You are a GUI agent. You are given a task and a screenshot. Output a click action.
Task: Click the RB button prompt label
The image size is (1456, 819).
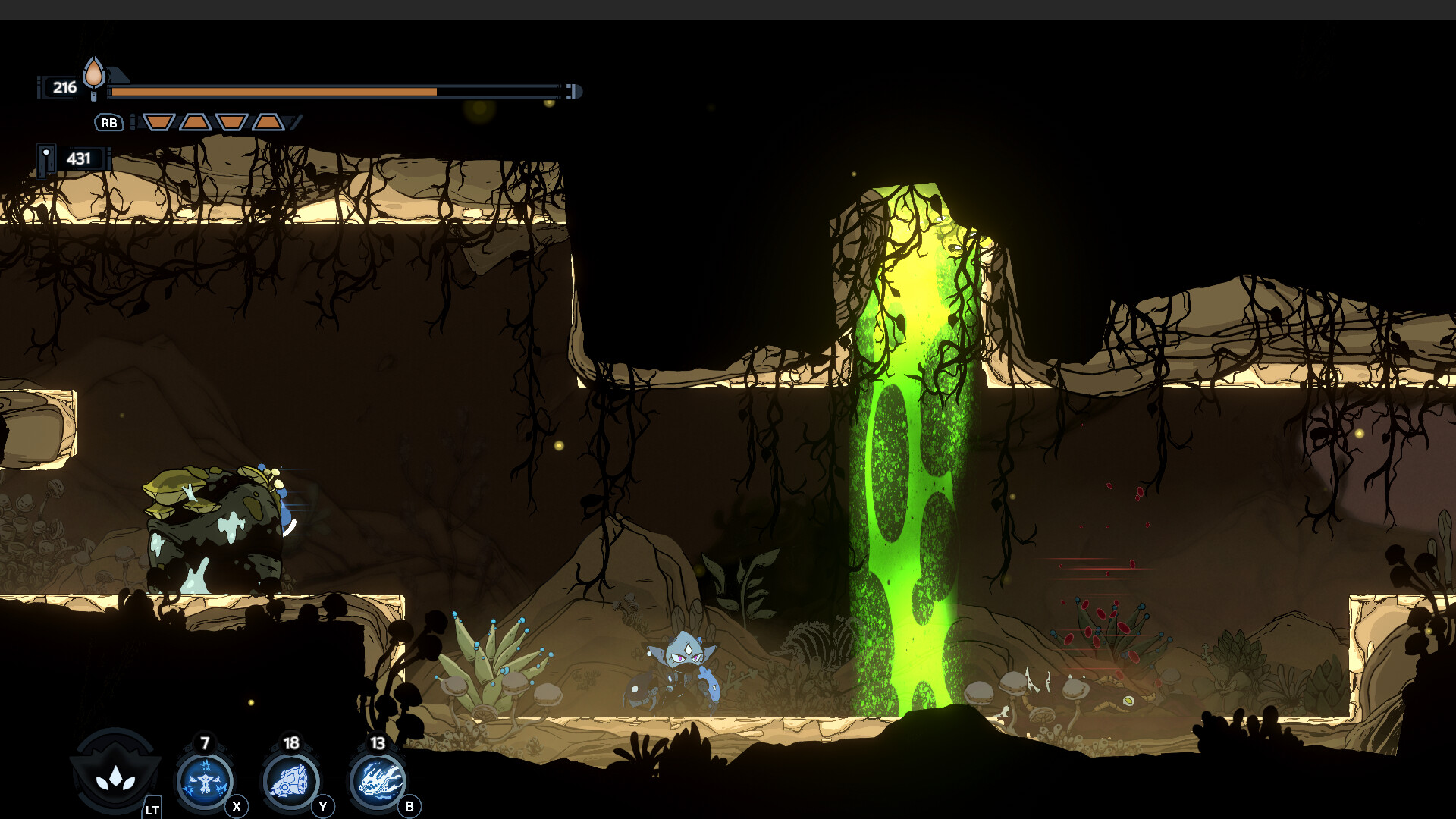108,121
